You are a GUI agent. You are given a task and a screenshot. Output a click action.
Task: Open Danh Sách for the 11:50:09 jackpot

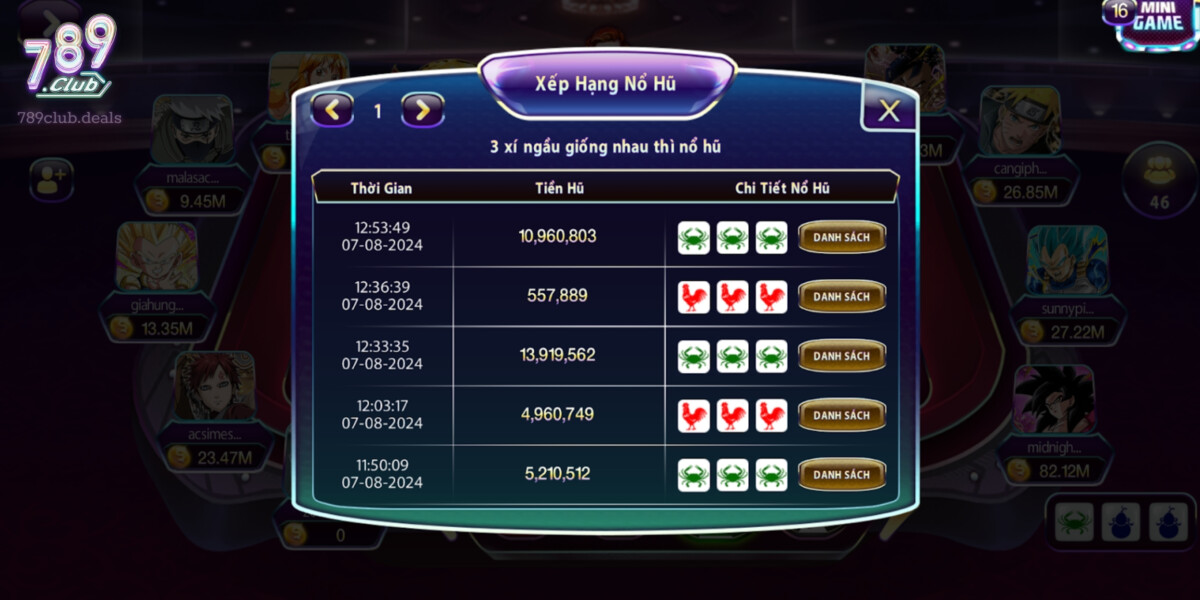tap(841, 474)
